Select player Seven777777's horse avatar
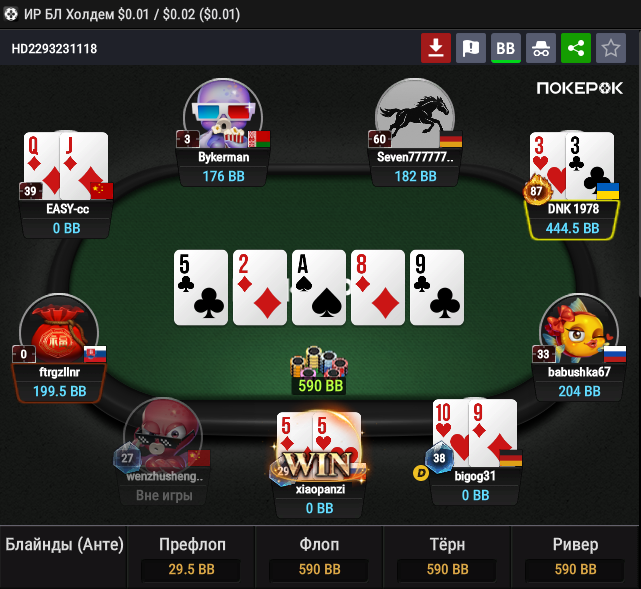This screenshot has height=589, width=641. click(x=413, y=115)
